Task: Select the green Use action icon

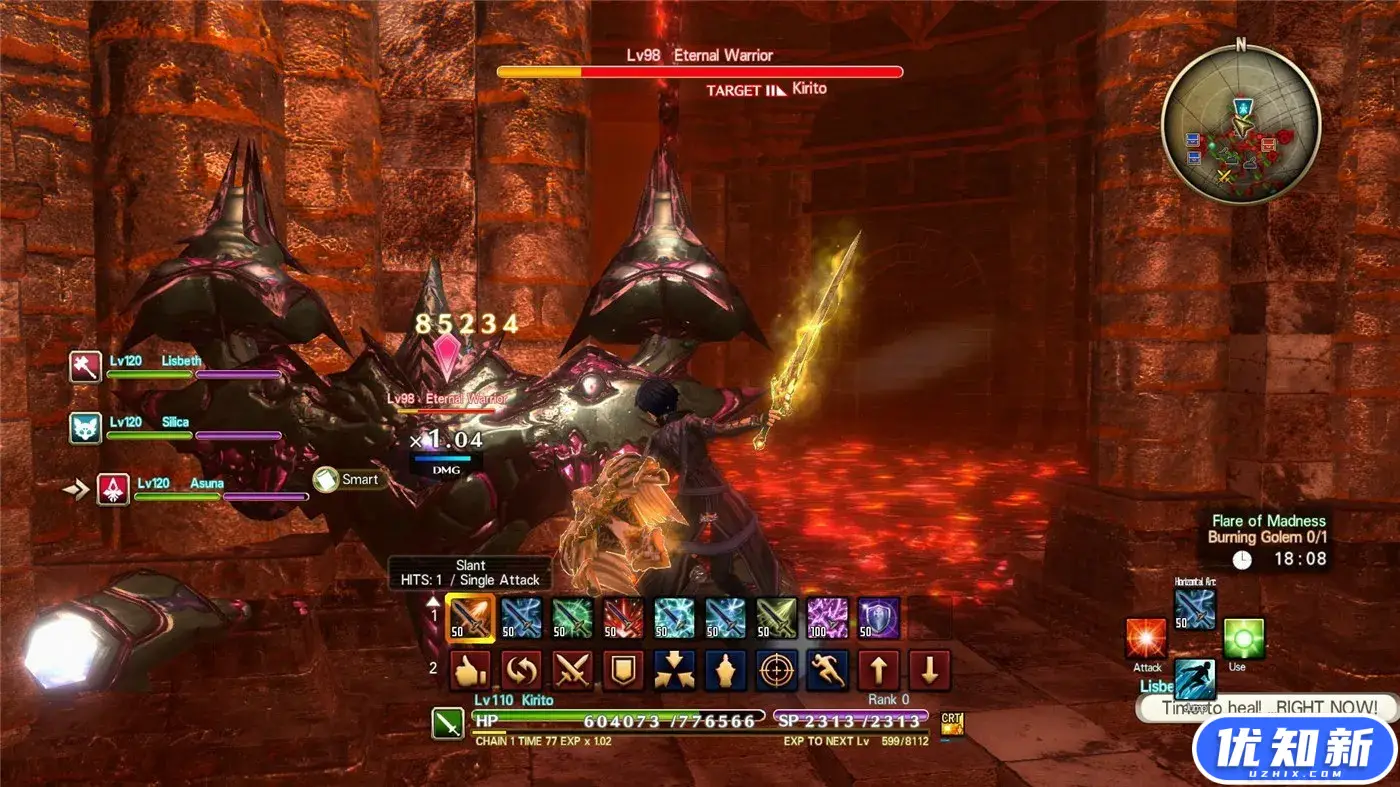Action: (x=1244, y=638)
